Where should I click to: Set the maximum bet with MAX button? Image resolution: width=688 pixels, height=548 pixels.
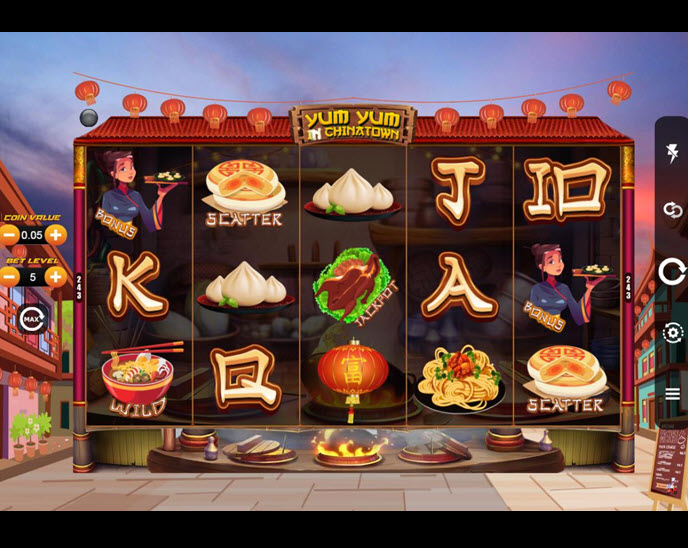[31, 319]
